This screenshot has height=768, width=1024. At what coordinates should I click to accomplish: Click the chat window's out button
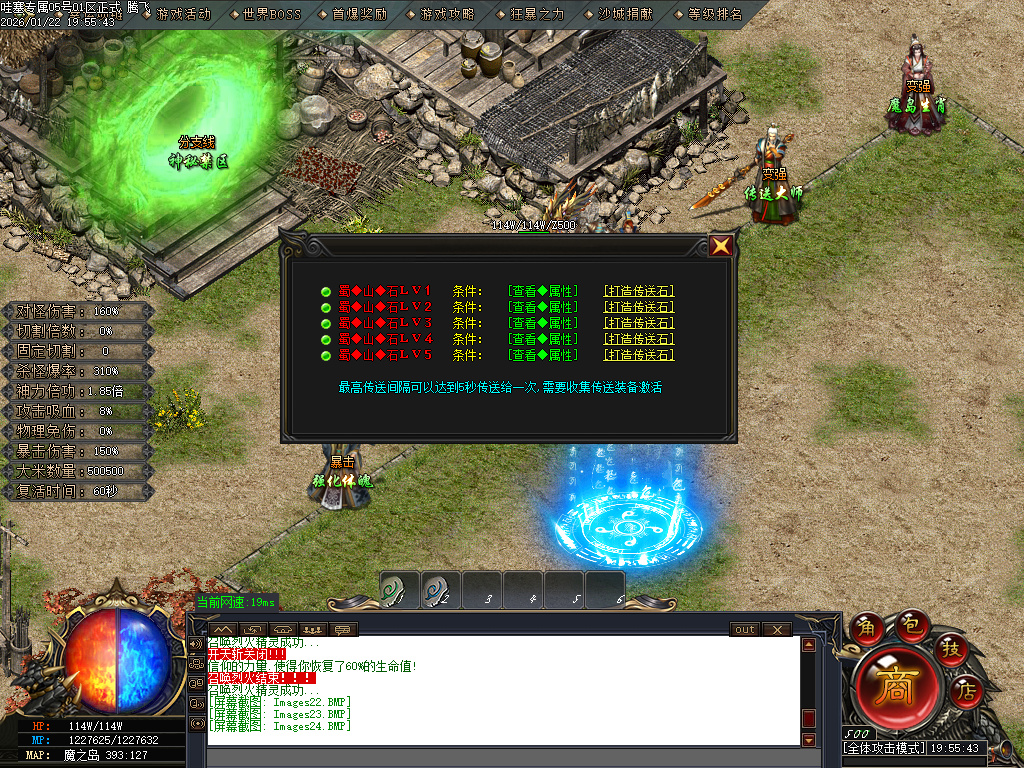[x=744, y=630]
